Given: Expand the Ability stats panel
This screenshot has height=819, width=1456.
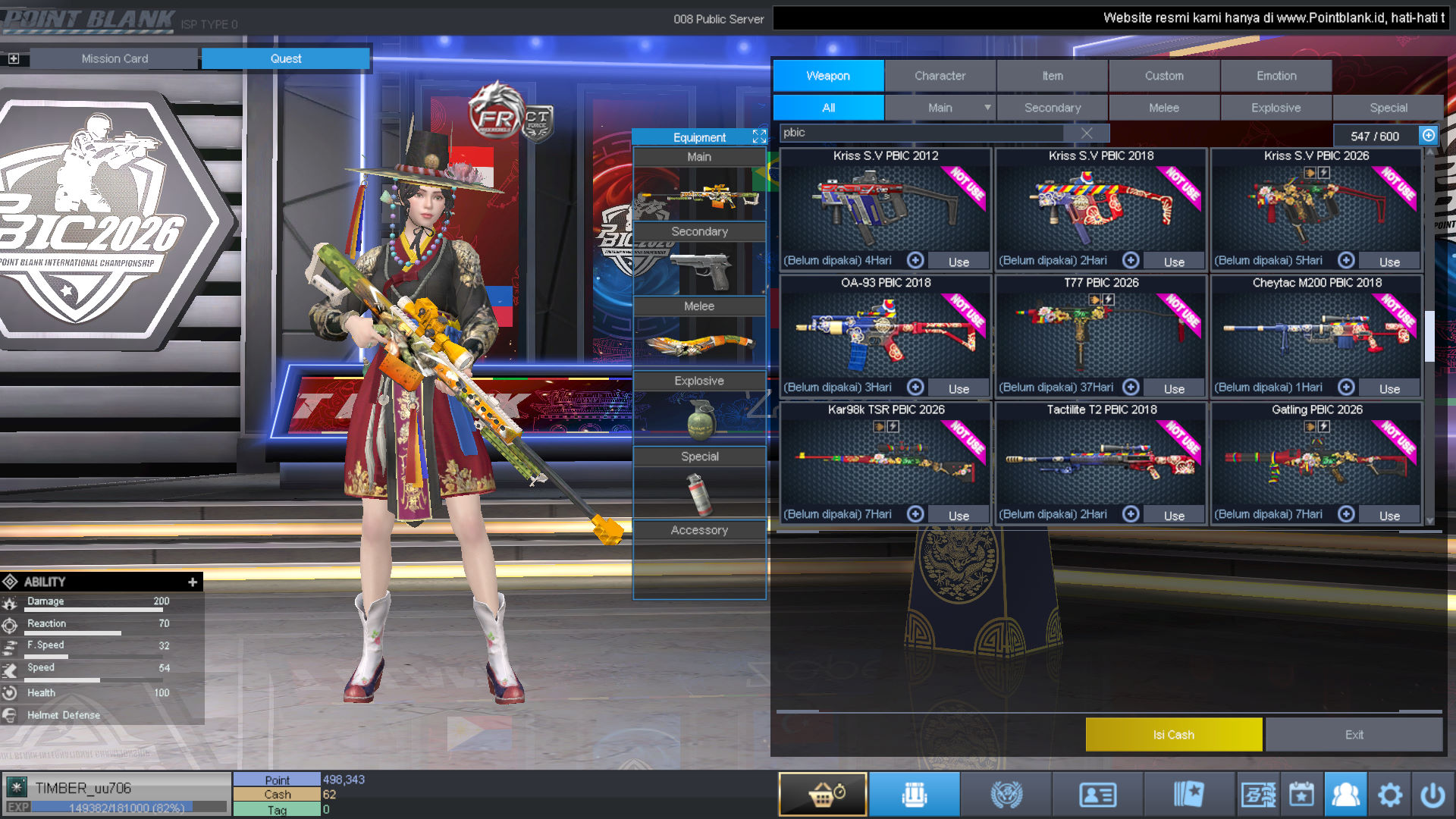Looking at the screenshot, I should pos(193,582).
